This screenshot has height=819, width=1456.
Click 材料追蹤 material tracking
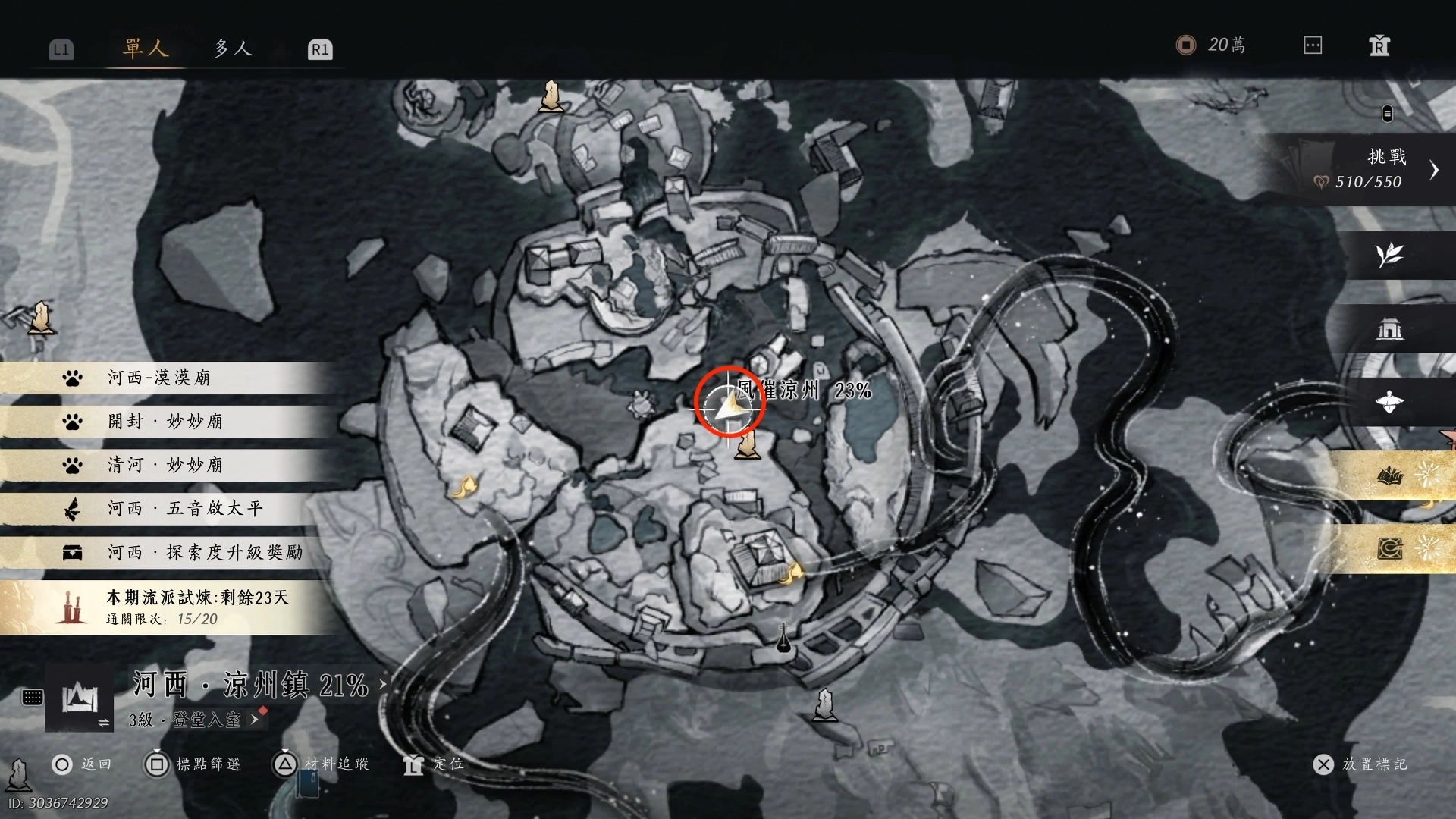[322, 764]
